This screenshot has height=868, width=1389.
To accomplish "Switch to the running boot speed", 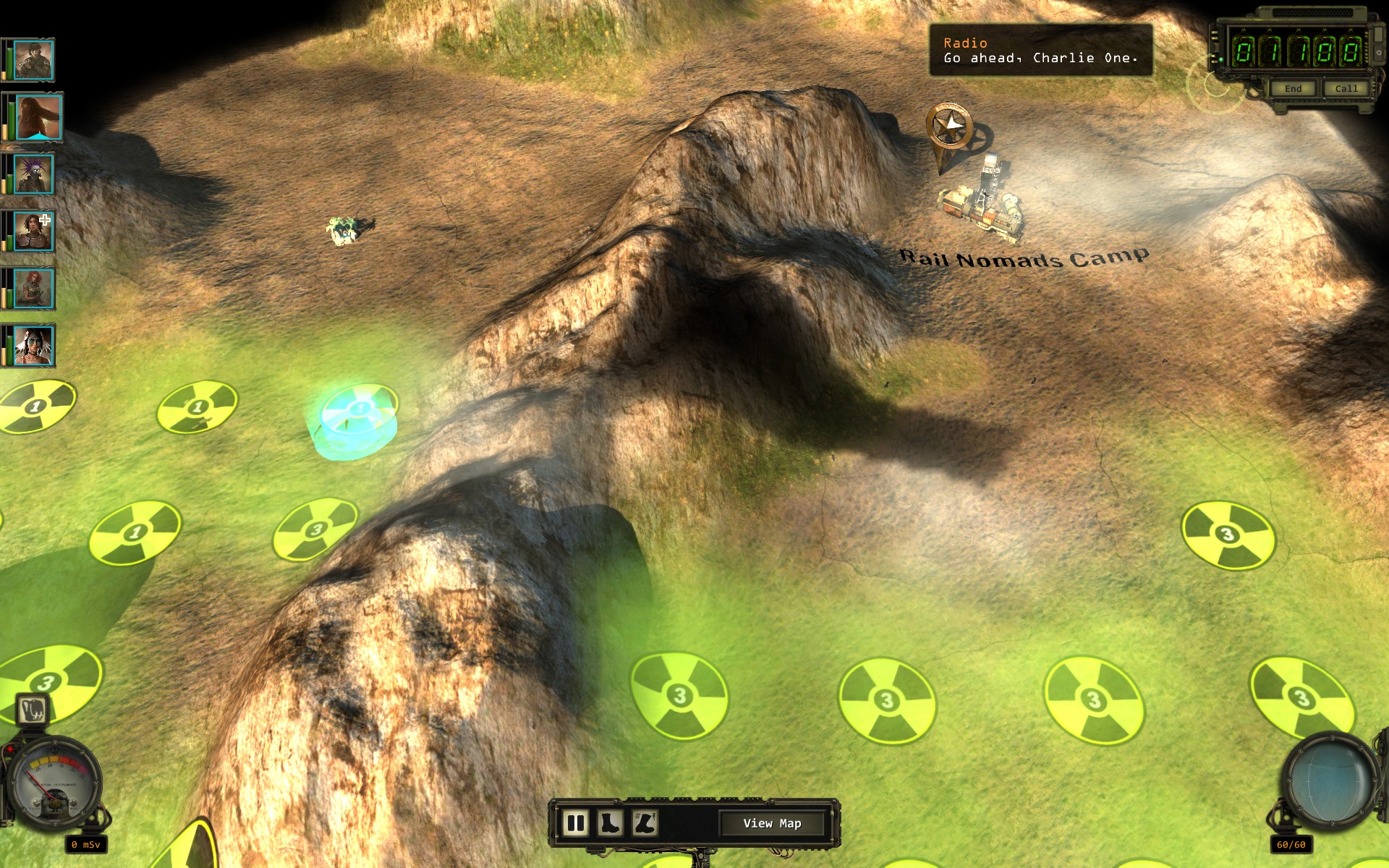I will (x=644, y=823).
